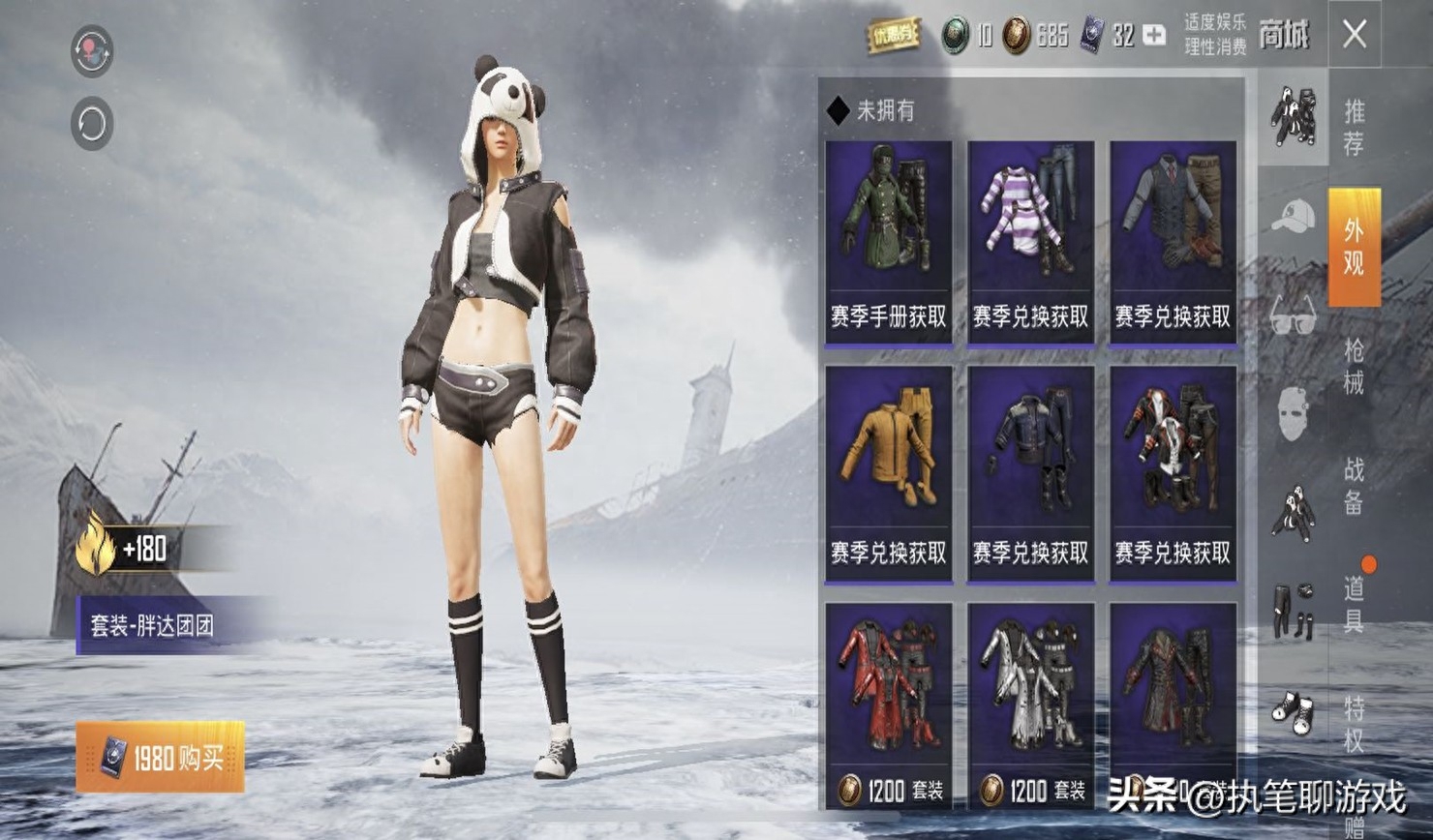
Task: Switch to the 推荐 tab
Action: pos(1354,127)
